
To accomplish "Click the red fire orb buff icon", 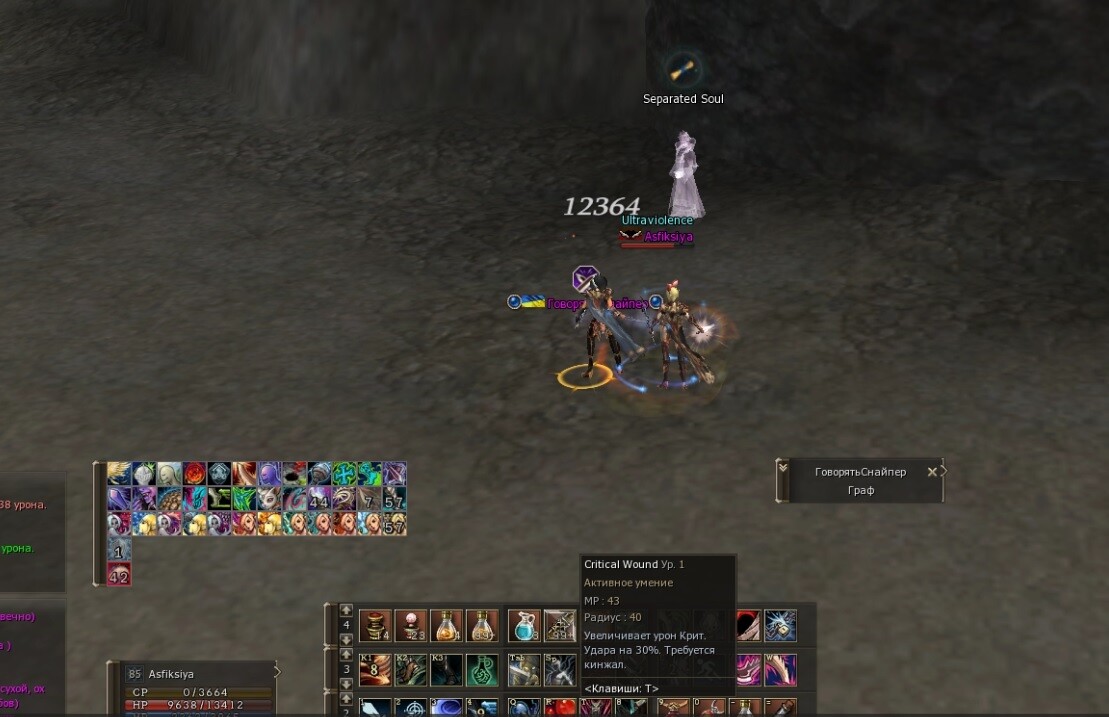I will pos(194,474).
